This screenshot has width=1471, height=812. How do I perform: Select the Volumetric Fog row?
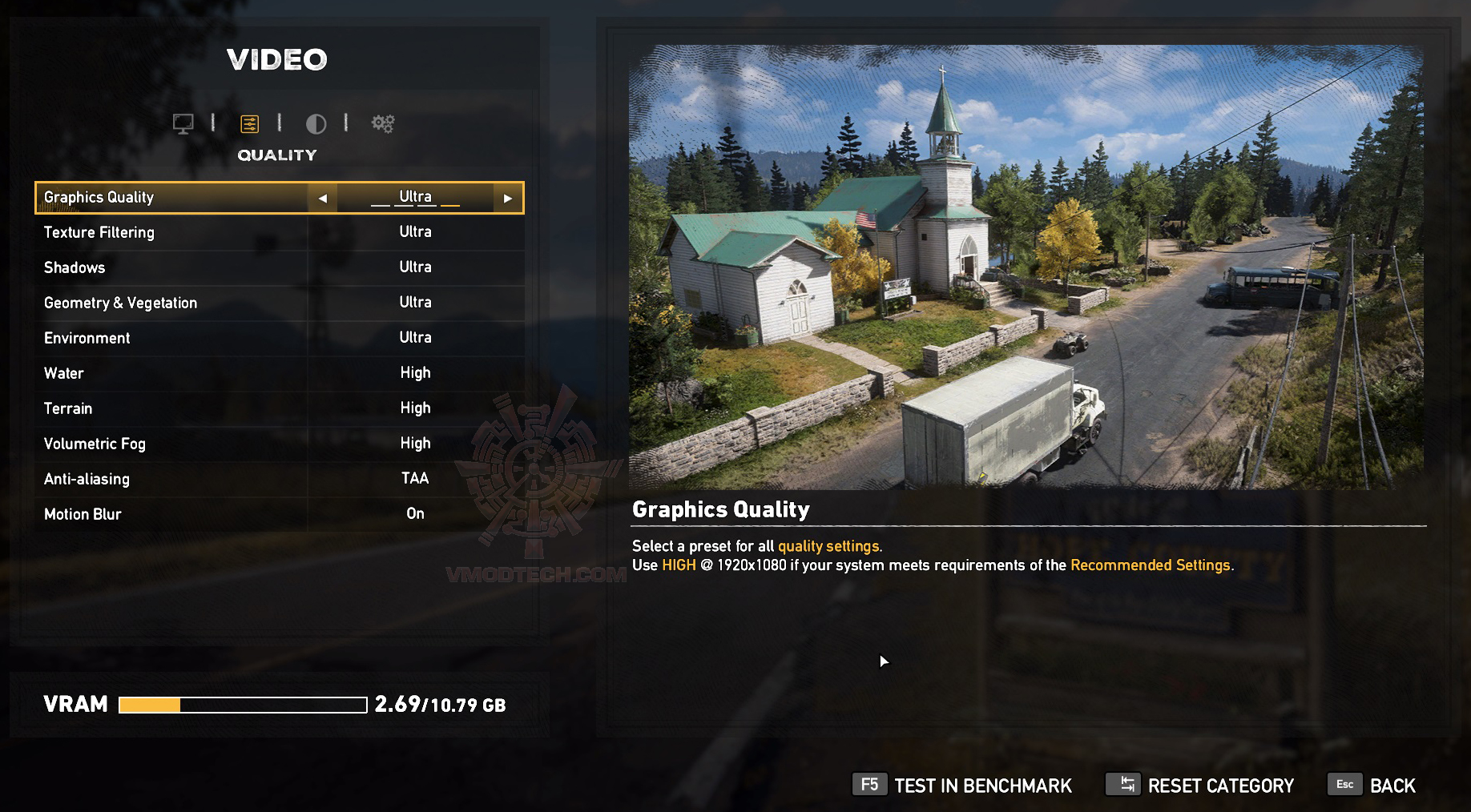[x=279, y=444]
